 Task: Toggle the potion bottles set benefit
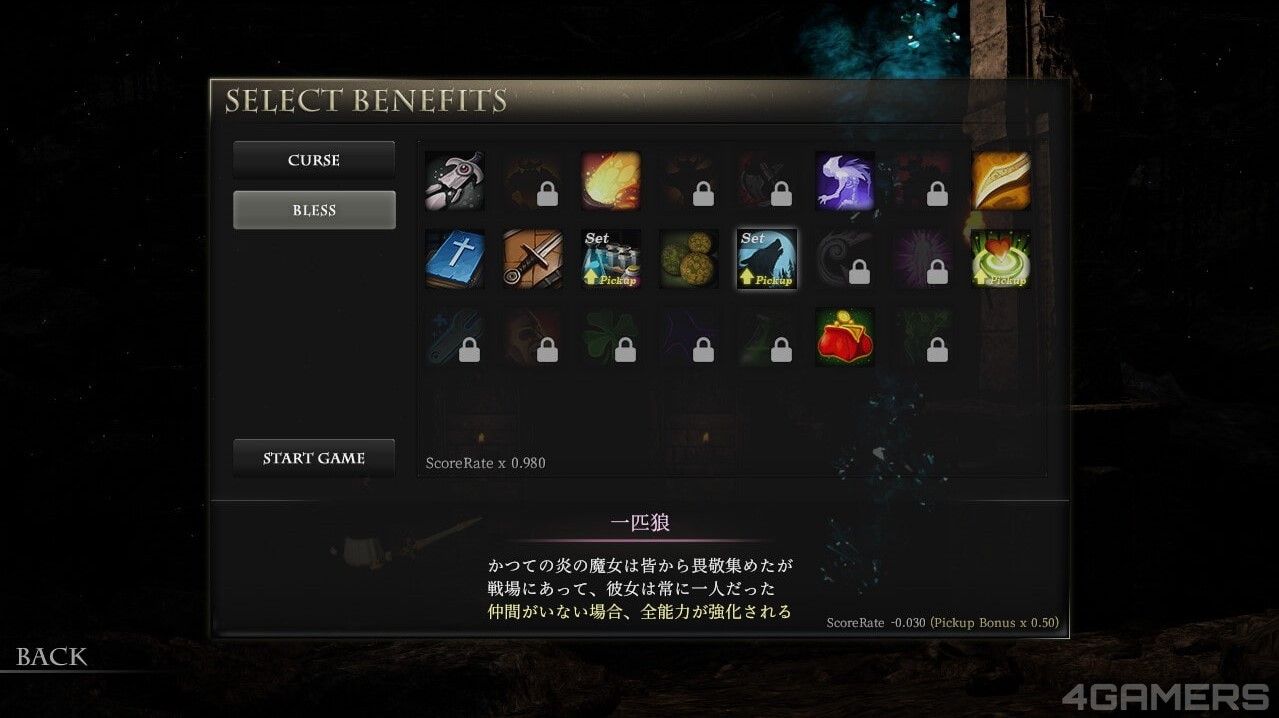click(611, 259)
